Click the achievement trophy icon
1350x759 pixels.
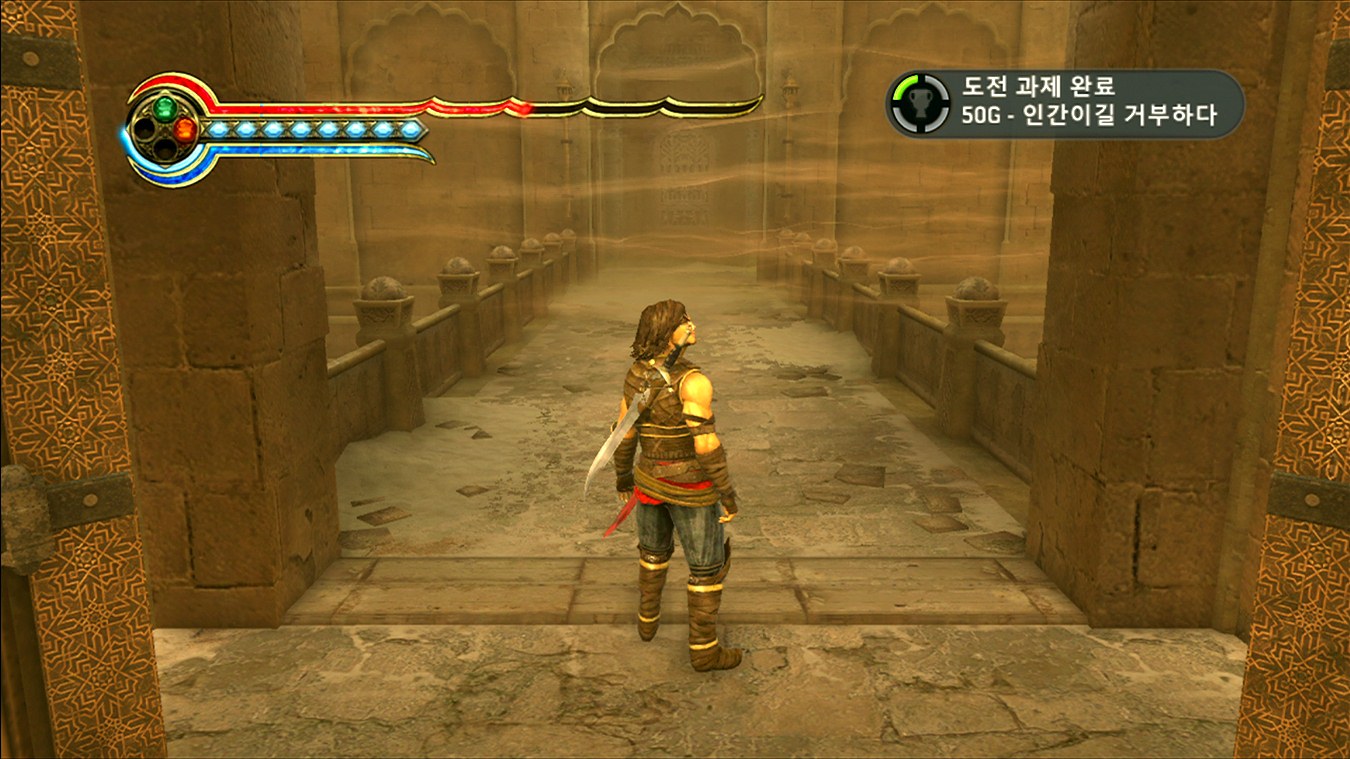[x=920, y=103]
